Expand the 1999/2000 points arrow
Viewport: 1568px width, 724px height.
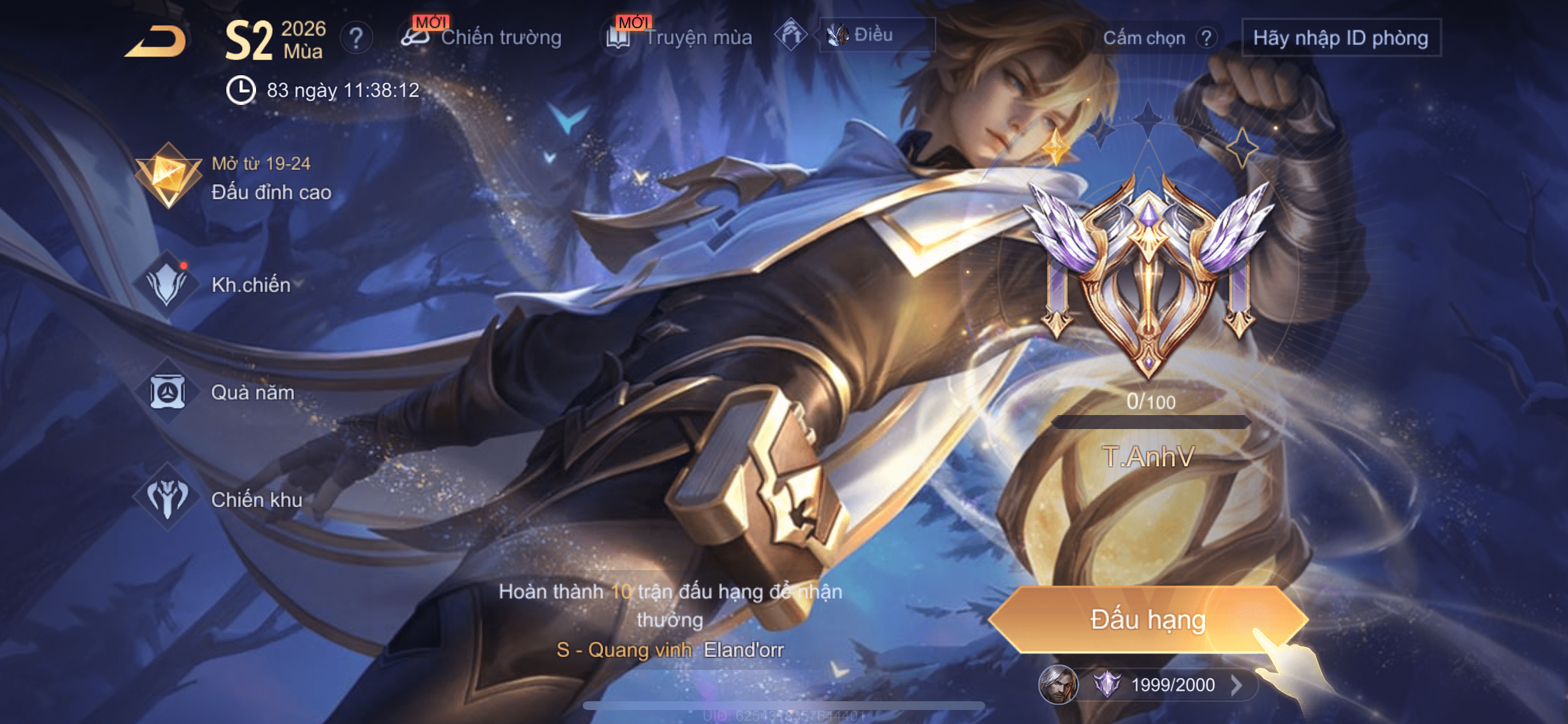tap(1236, 685)
